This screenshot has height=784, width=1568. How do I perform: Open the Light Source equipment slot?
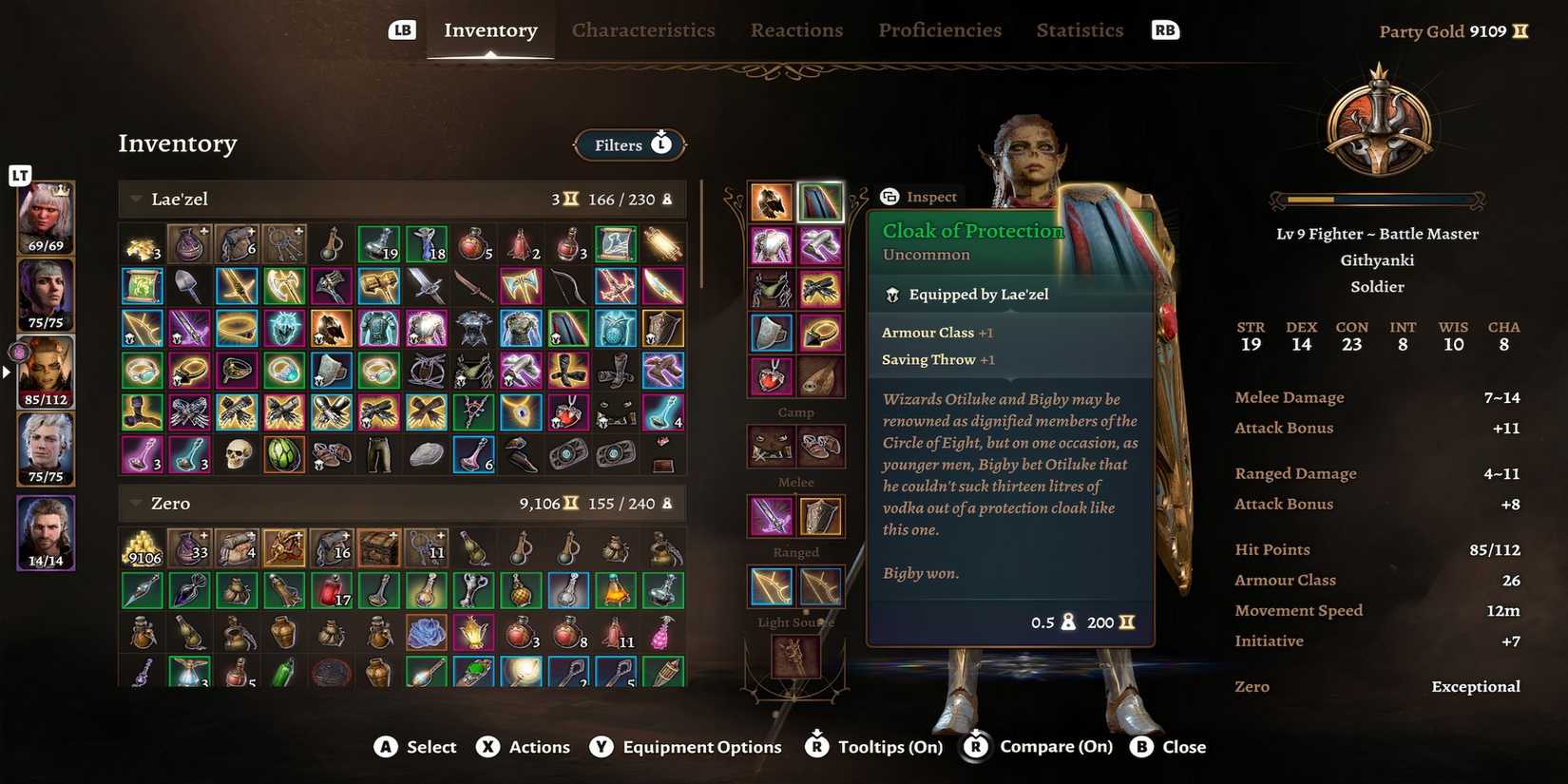(796, 658)
